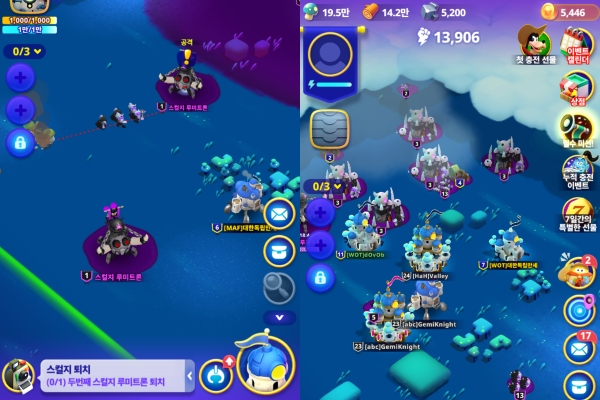600x400 pixels.
Task: Select the gray stacked layers card
Action: (x=329, y=129)
